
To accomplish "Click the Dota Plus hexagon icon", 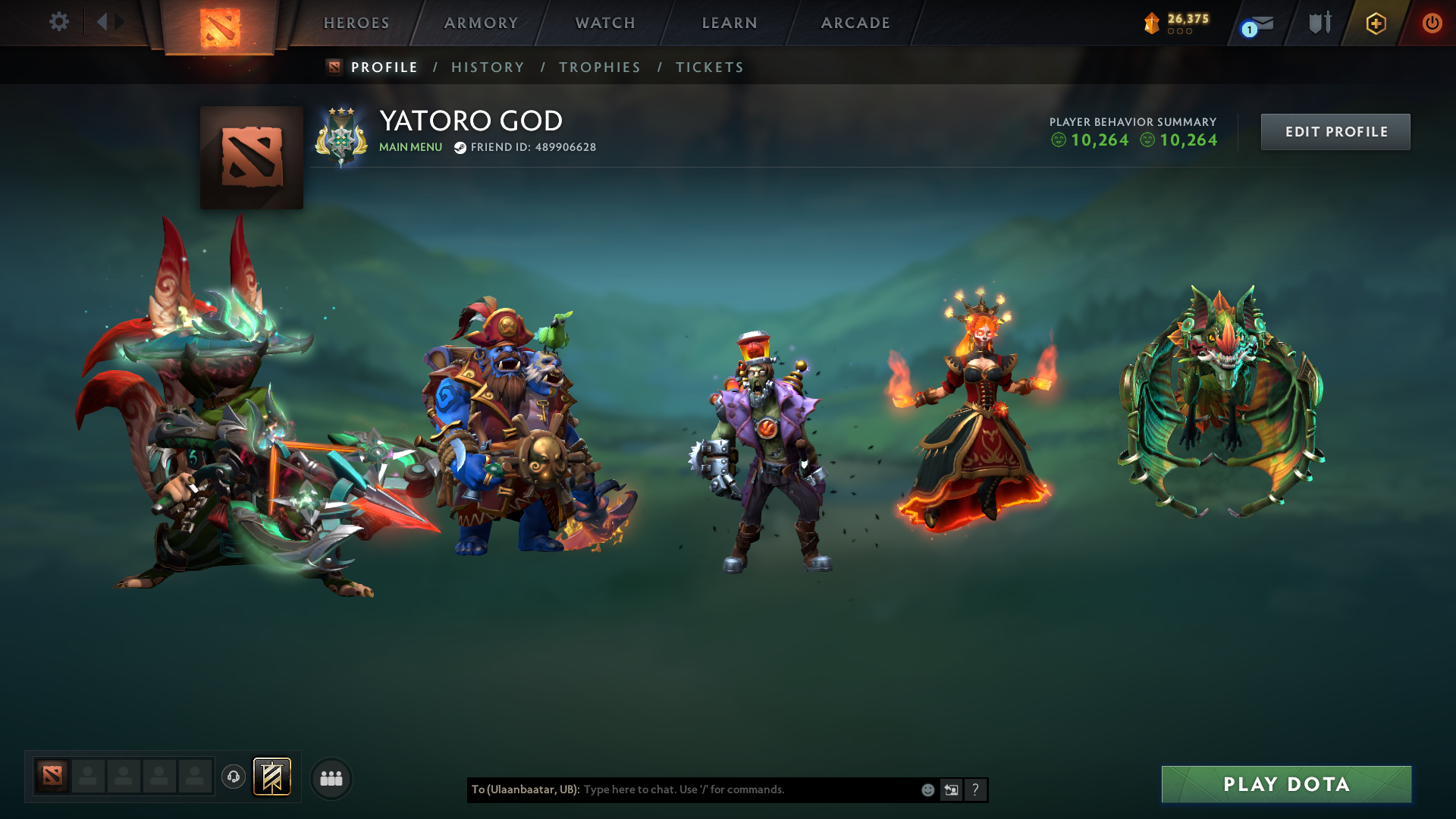I will coord(1375,23).
